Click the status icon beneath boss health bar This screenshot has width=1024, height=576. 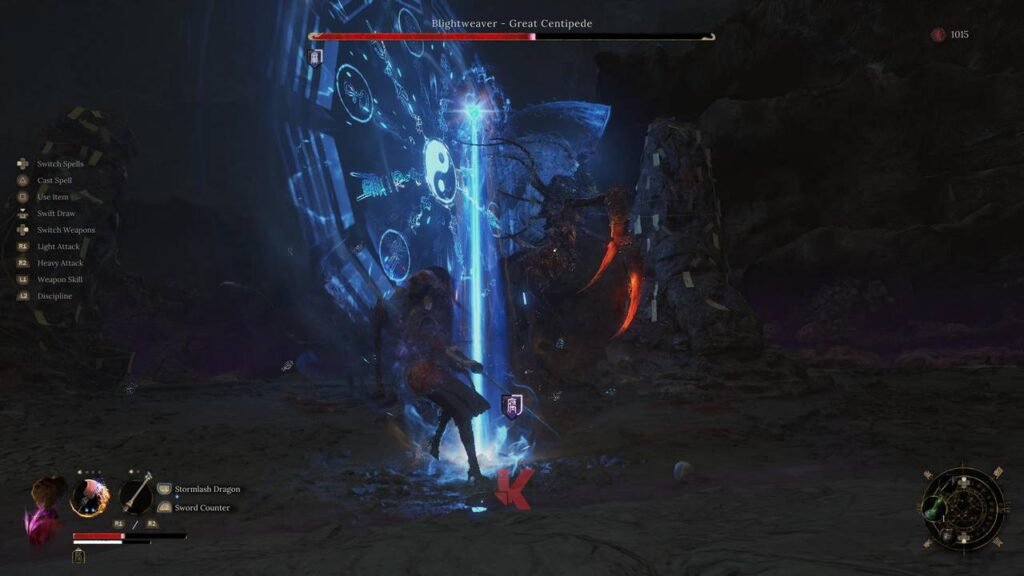(x=316, y=57)
